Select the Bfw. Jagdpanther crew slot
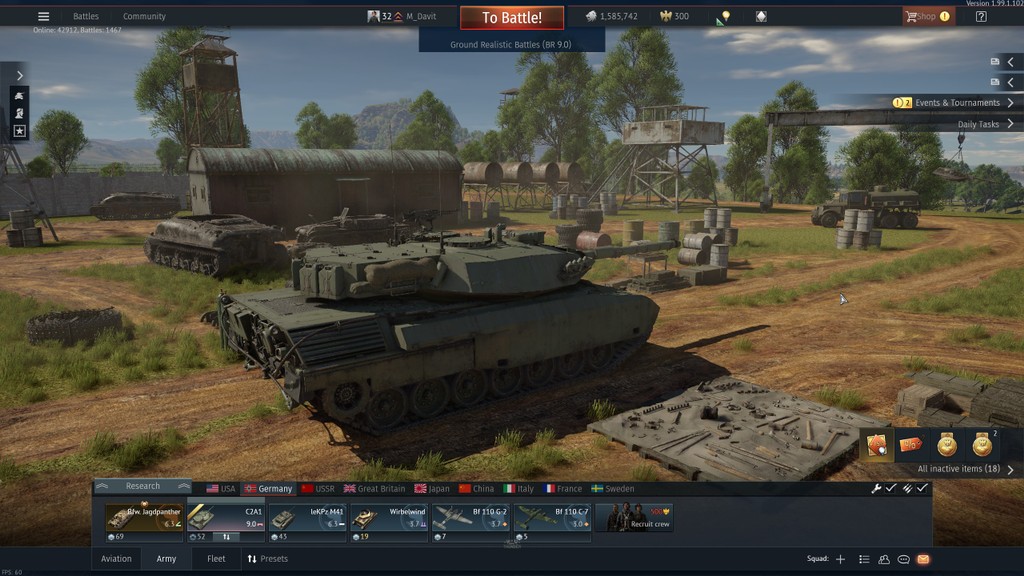 point(144,518)
